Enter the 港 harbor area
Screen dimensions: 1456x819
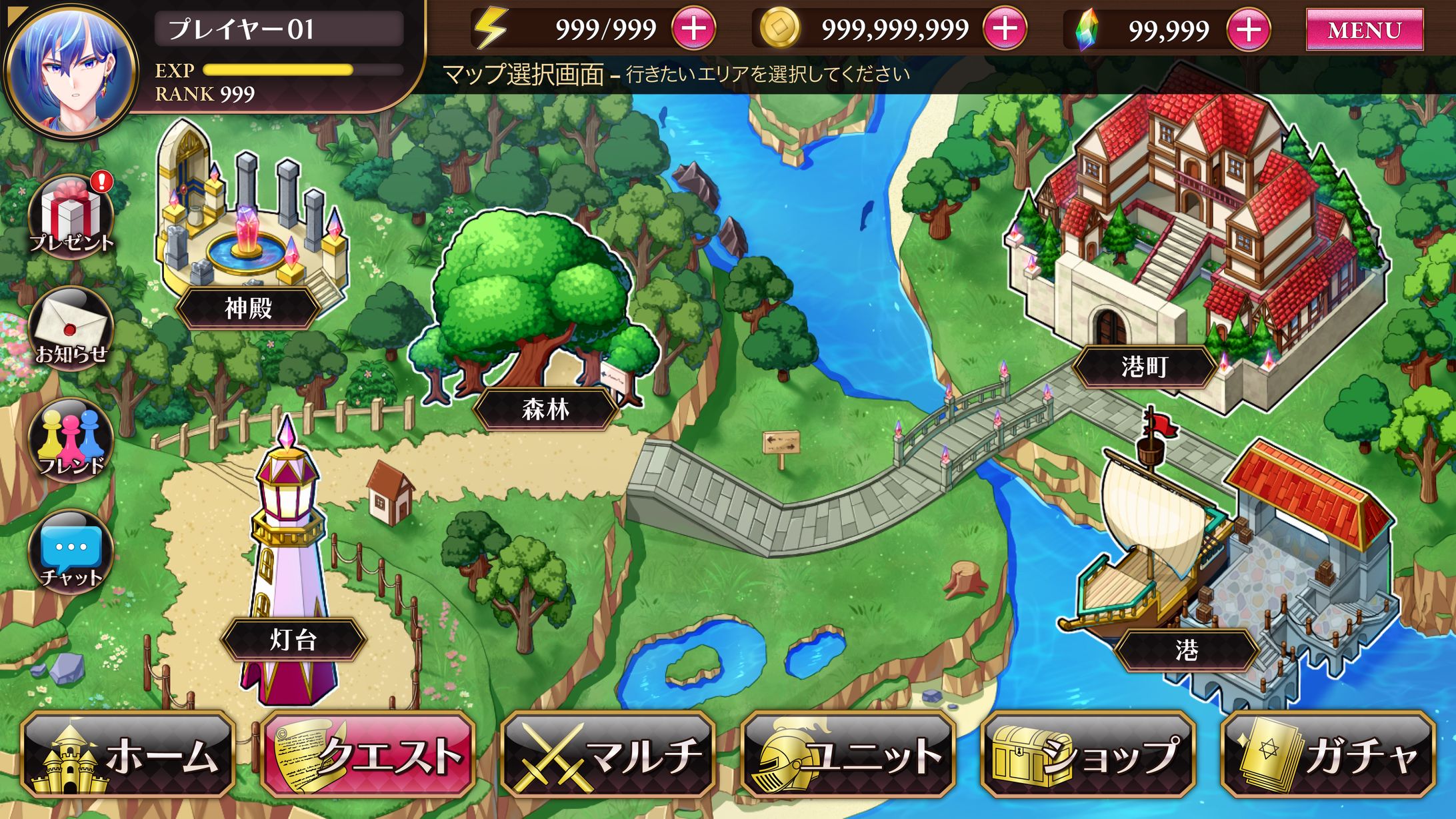pos(1187,650)
